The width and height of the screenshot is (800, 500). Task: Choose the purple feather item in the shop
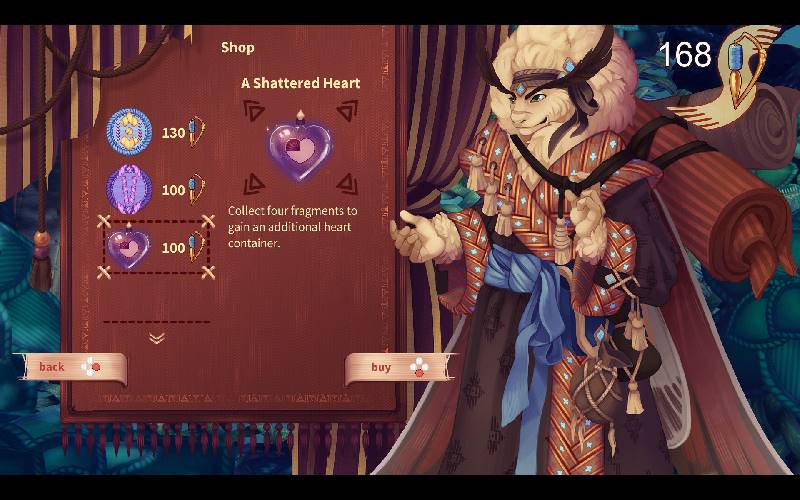click(x=130, y=189)
